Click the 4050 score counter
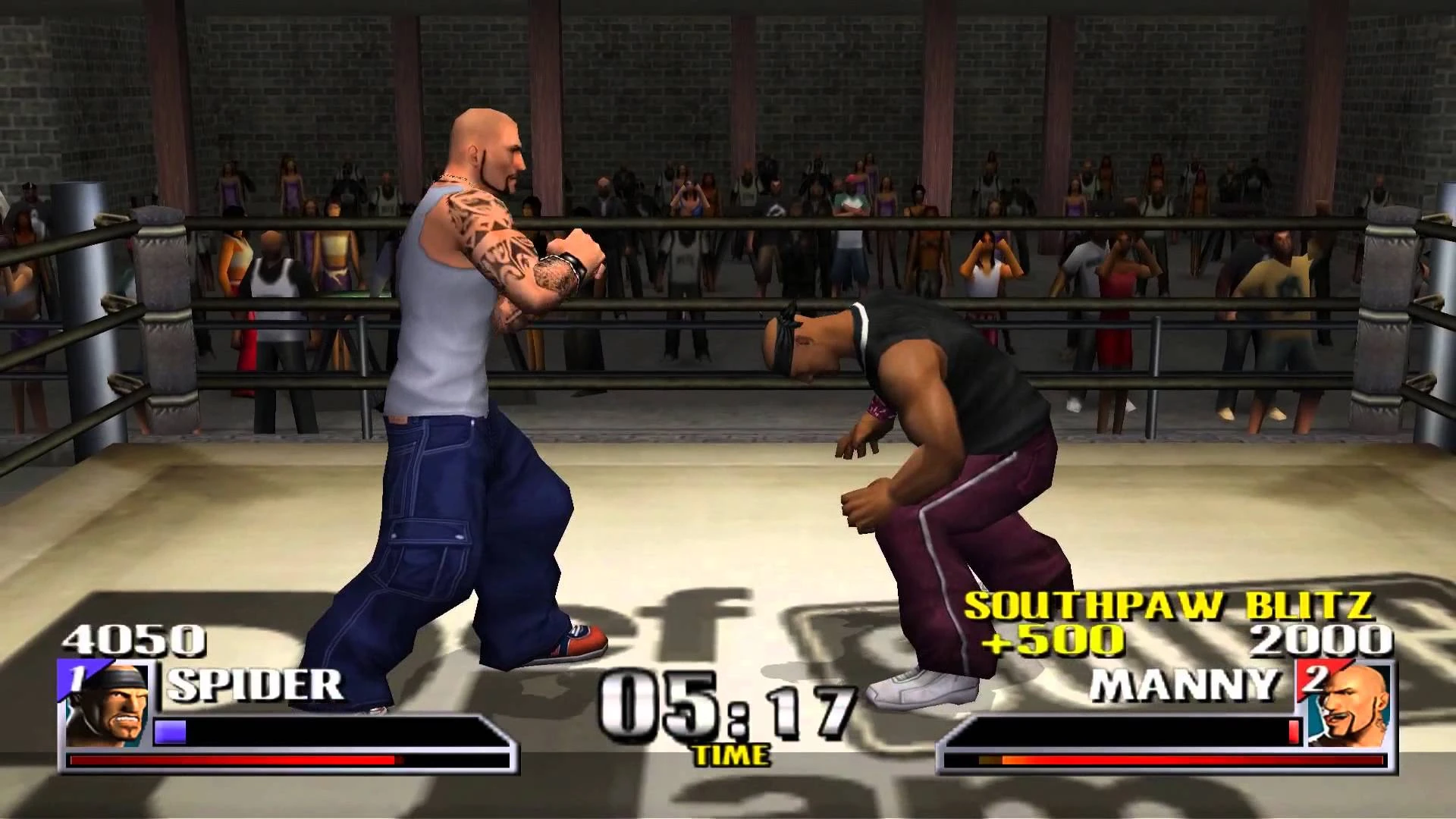 [133, 641]
